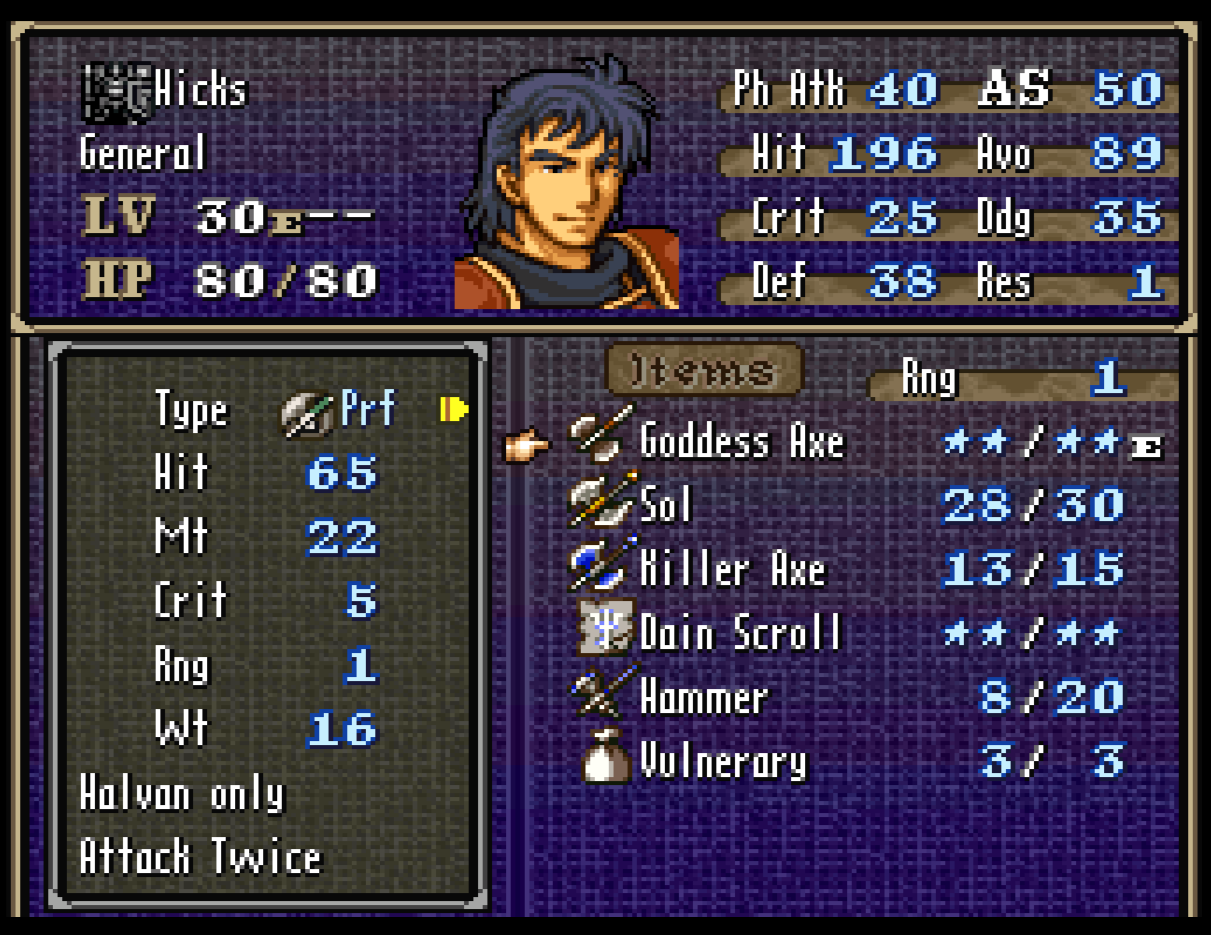Choose the Sol weapon entry
Screen dimensions: 1211x935
click(x=664, y=505)
